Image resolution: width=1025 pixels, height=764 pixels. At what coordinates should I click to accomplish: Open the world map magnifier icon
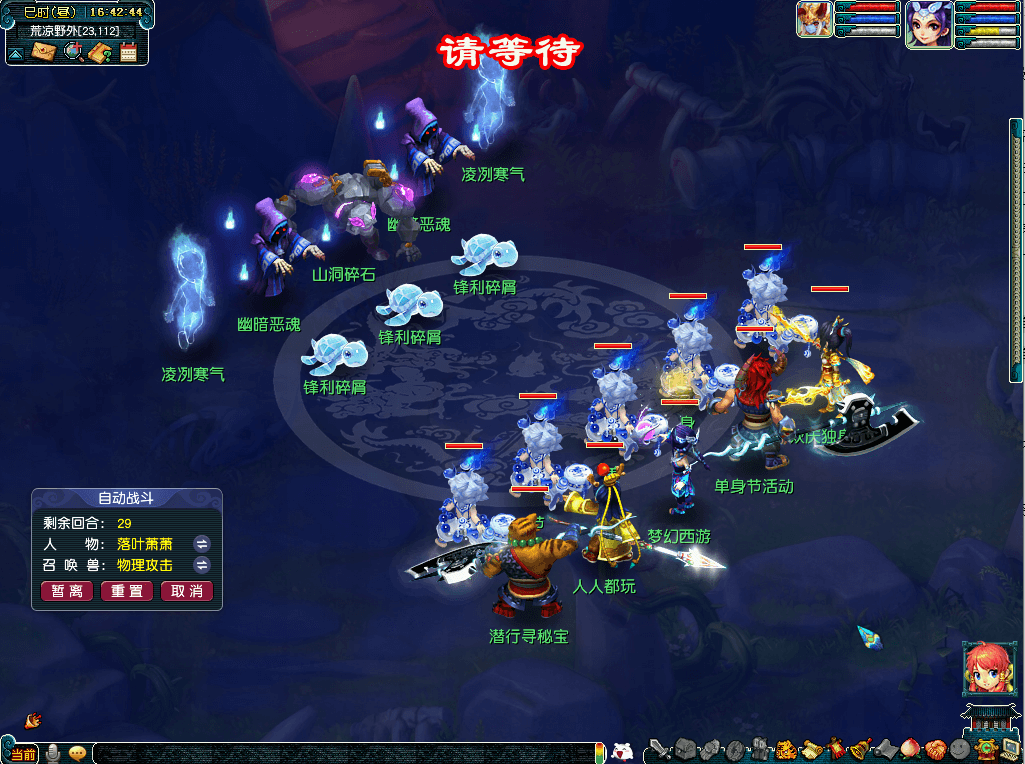(x=72, y=52)
